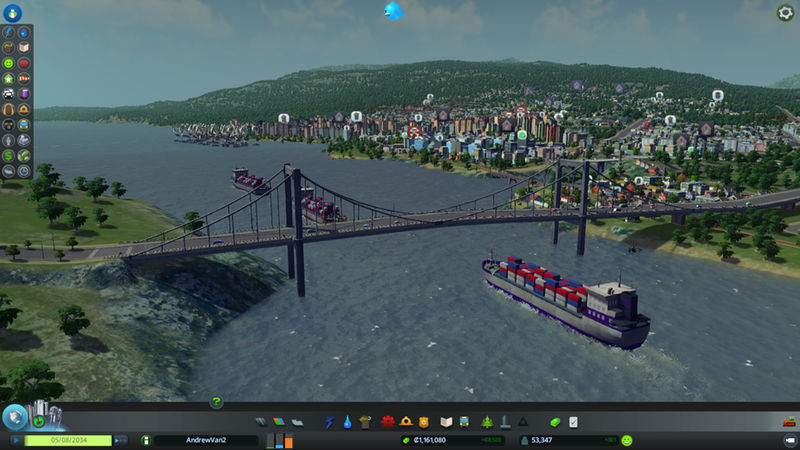The height and width of the screenshot is (450, 800).
Task: Open the happiness info view
Action: point(9,63)
